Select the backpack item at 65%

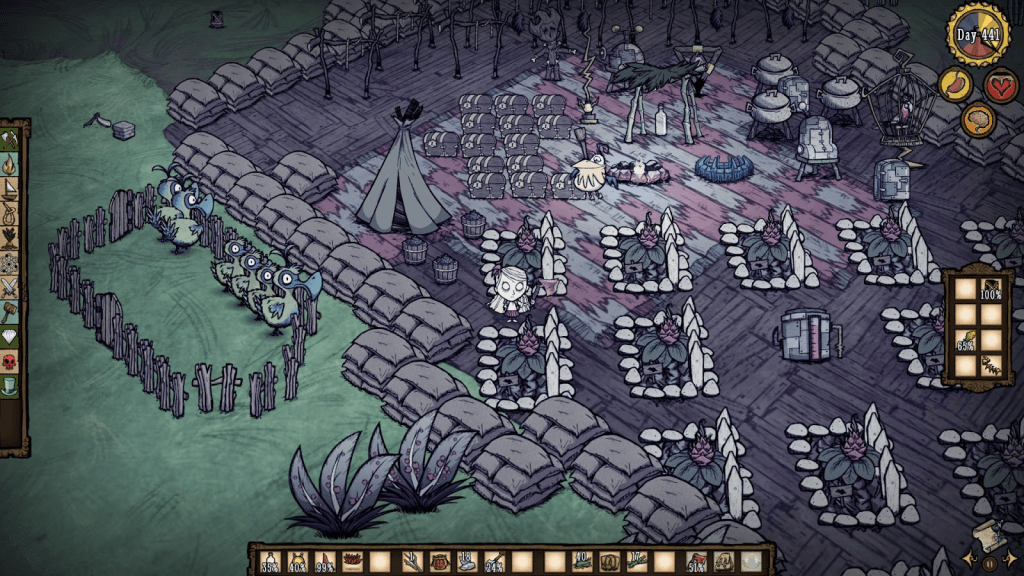[966, 341]
